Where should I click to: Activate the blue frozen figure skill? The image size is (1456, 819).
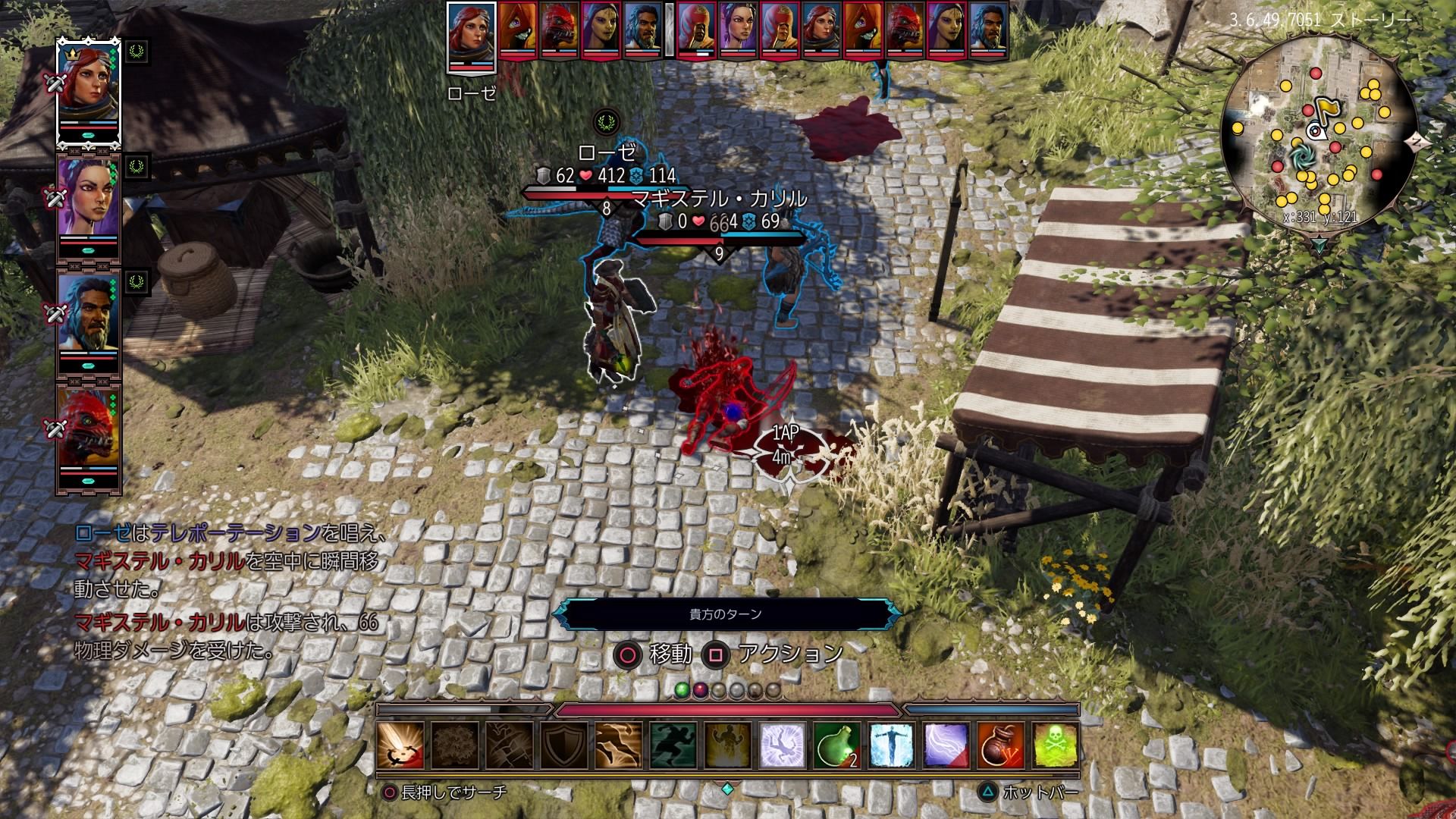(893, 745)
